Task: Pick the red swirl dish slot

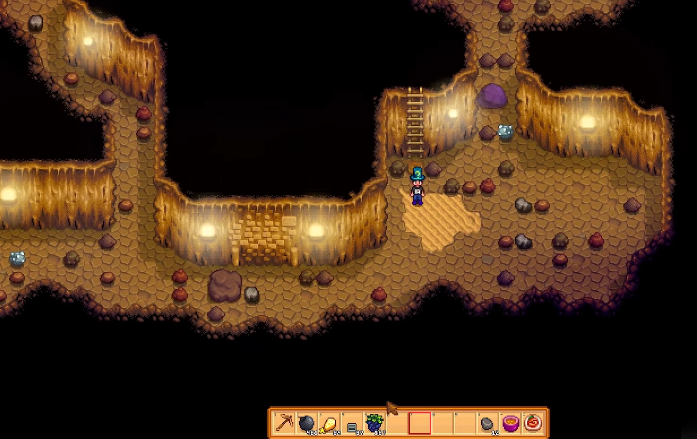Action: [531, 423]
